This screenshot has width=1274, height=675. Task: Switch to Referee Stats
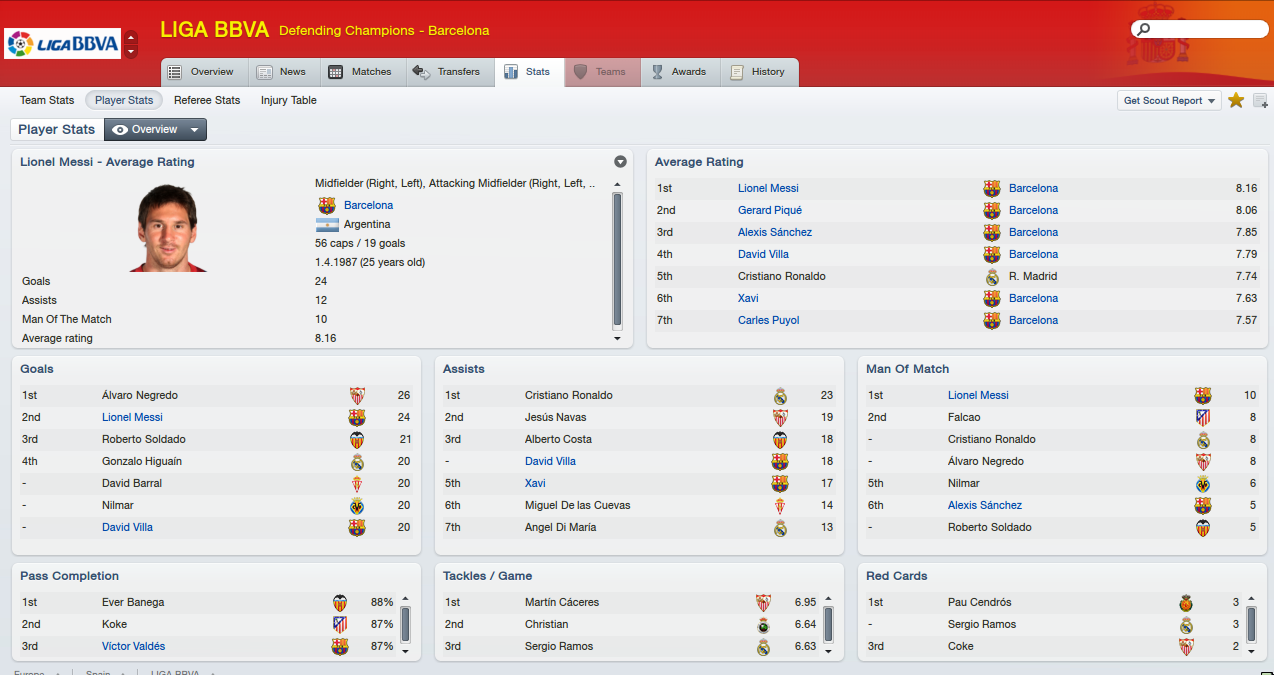(207, 100)
